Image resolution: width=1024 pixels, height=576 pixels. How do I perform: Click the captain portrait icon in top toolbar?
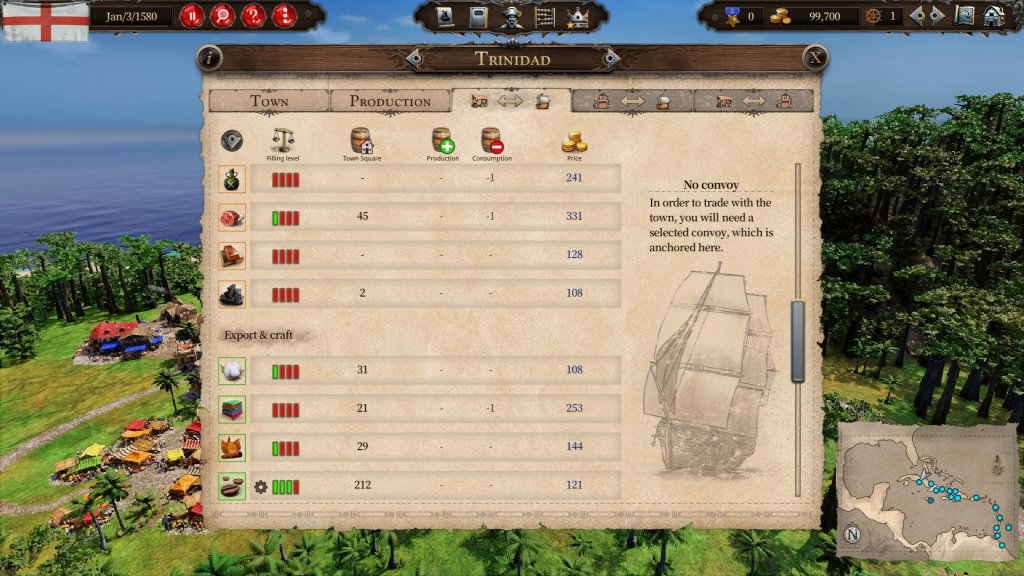pyautogui.click(x=512, y=17)
